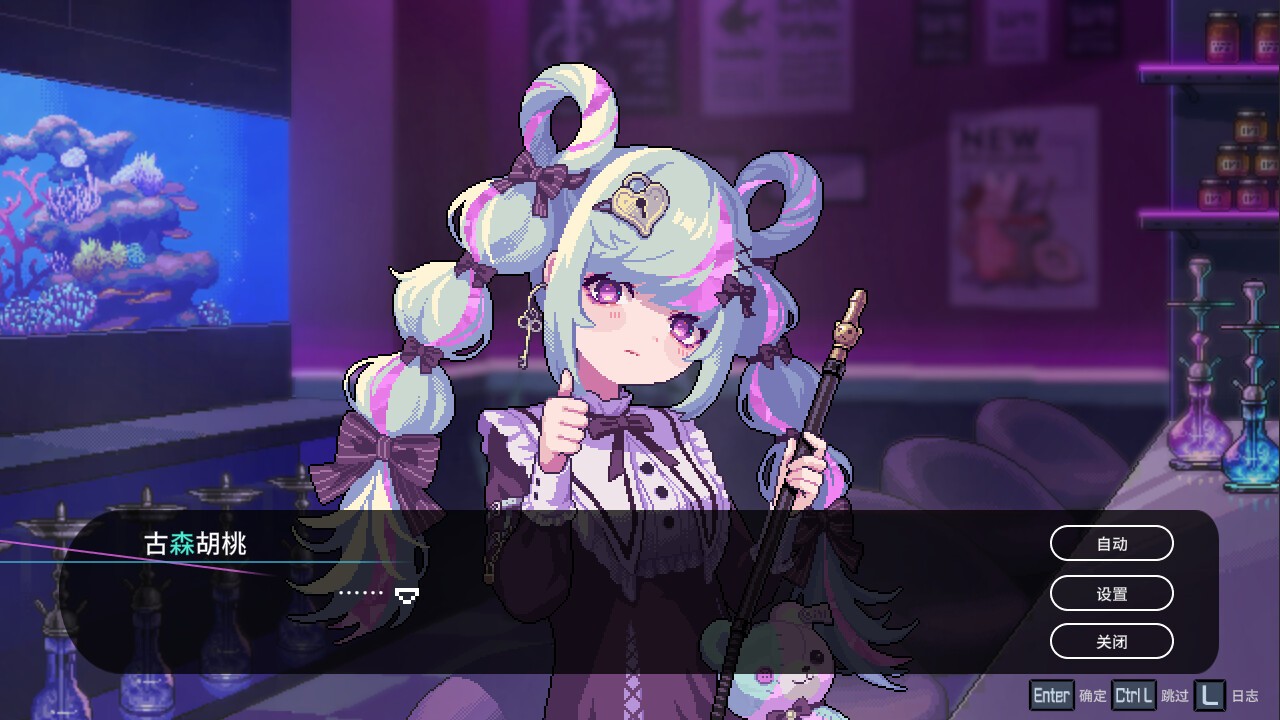Open game settings via the 设置 button
1280x720 pixels.
click(x=1111, y=593)
